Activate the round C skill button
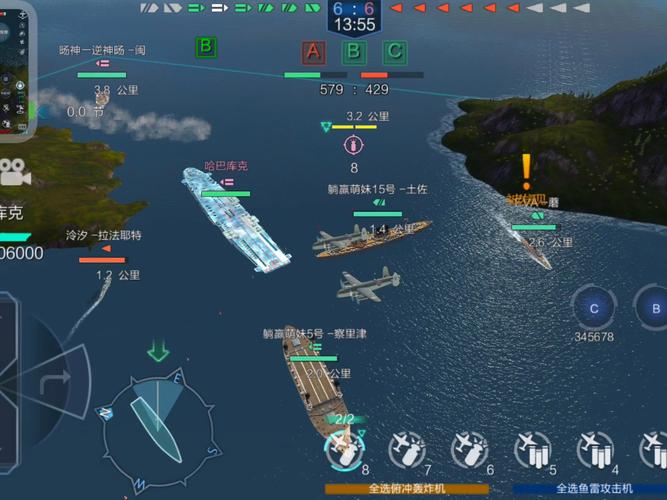The image size is (667, 500). point(594,308)
